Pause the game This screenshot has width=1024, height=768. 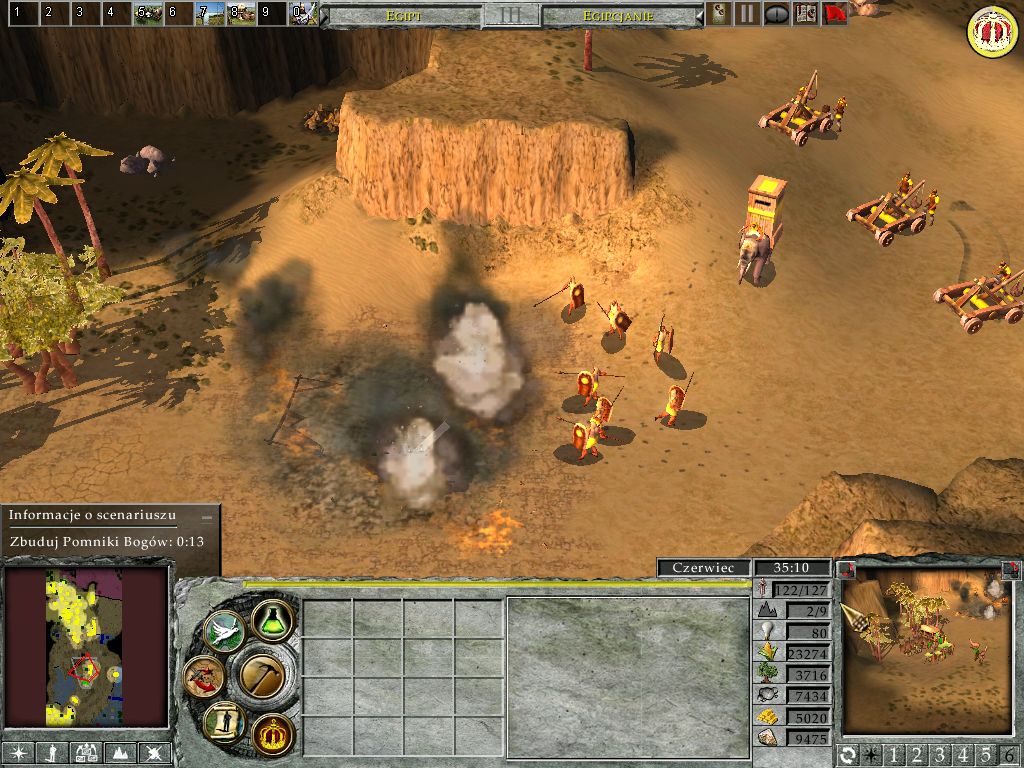(x=747, y=14)
